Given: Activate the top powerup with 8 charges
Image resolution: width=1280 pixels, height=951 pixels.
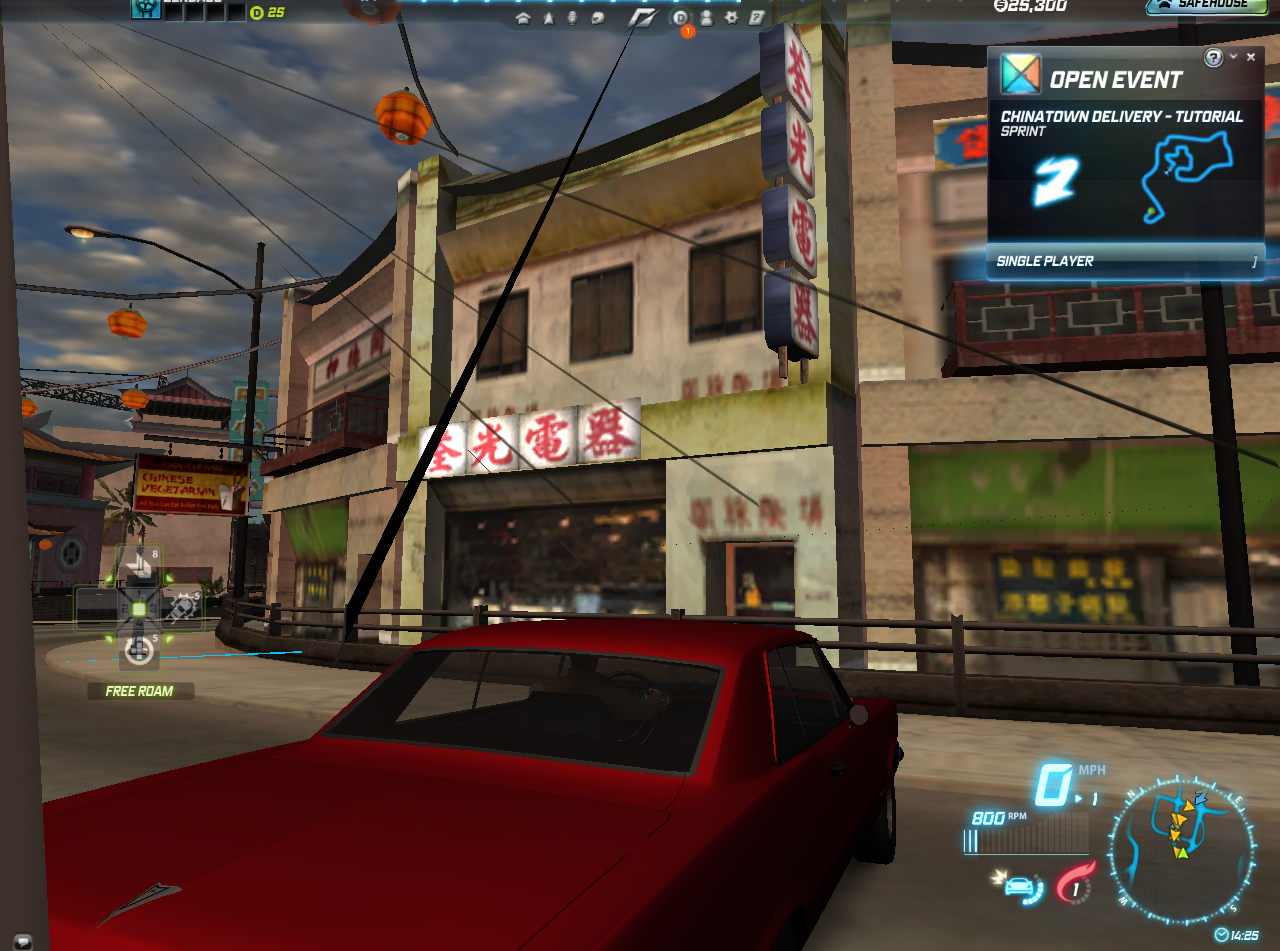Looking at the screenshot, I should 139,566.
